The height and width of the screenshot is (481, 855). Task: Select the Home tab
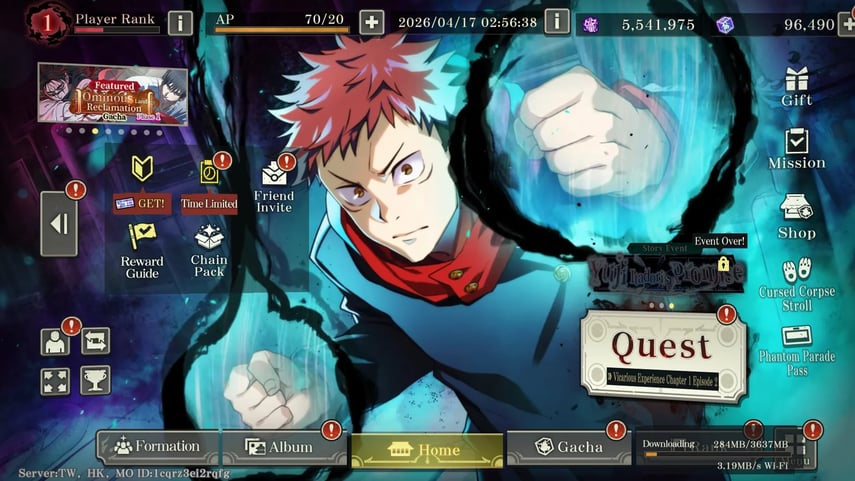[x=427, y=450]
